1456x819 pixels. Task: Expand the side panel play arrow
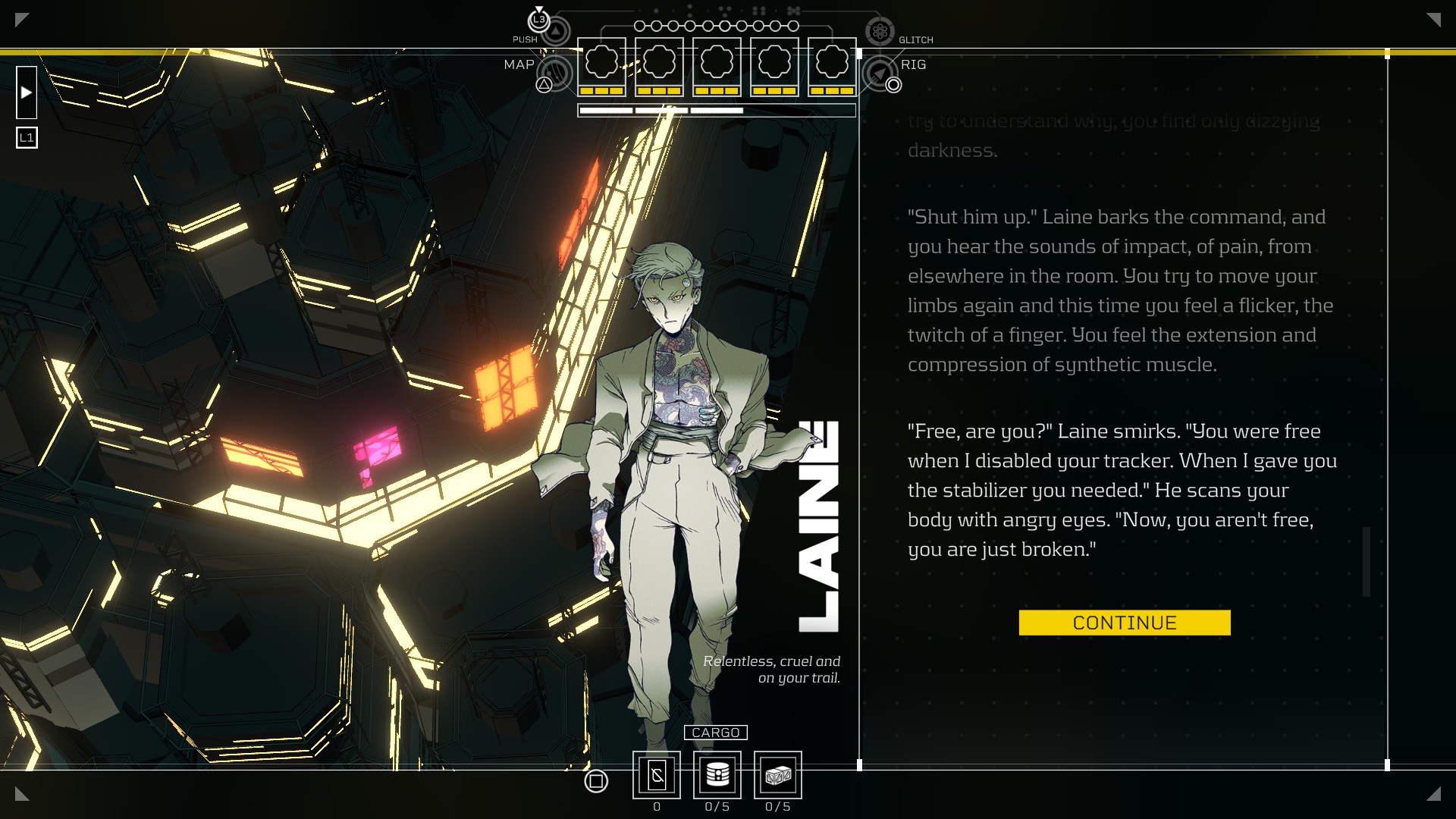27,93
